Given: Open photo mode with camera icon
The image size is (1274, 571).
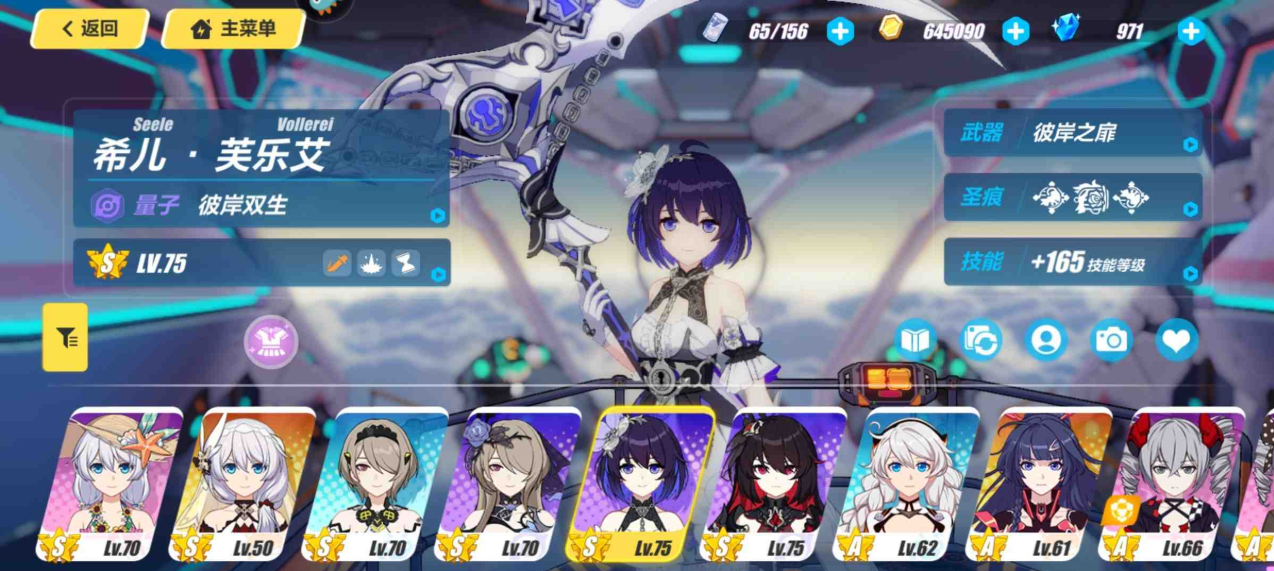Looking at the screenshot, I should coord(1111,340).
